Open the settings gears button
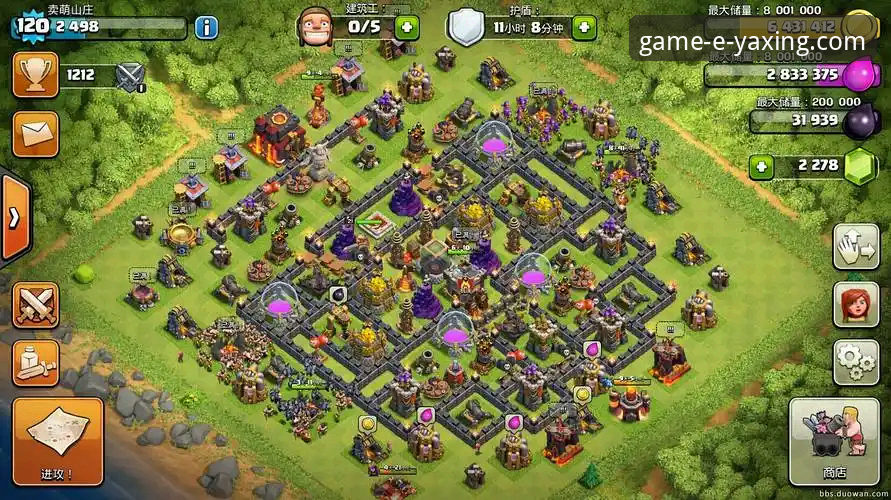 click(x=855, y=361)
